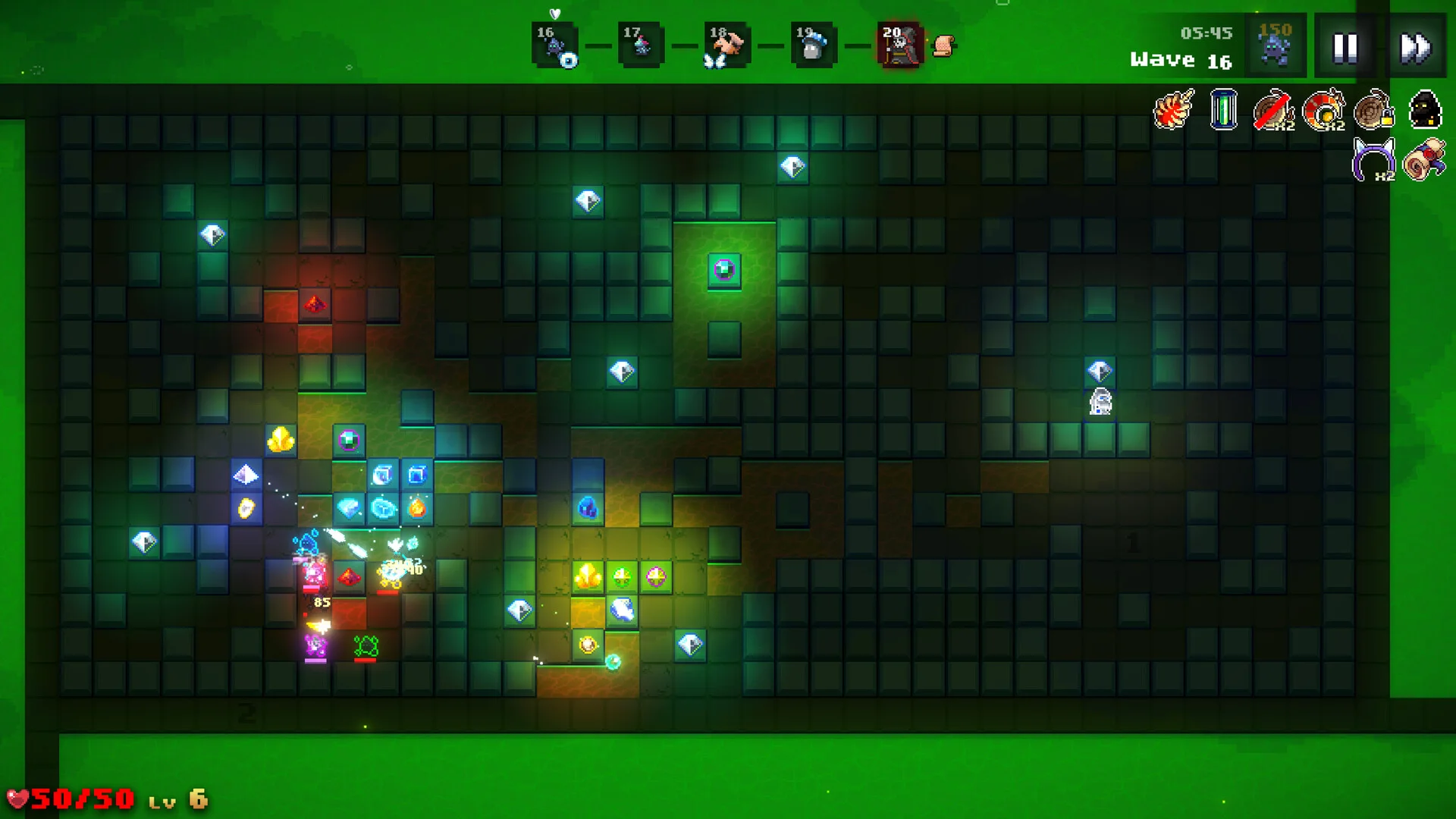The height and width of the screenshot is (819, 1456).
Task: Toggle fast-forward speed
Action: [x=1415, y=48]
